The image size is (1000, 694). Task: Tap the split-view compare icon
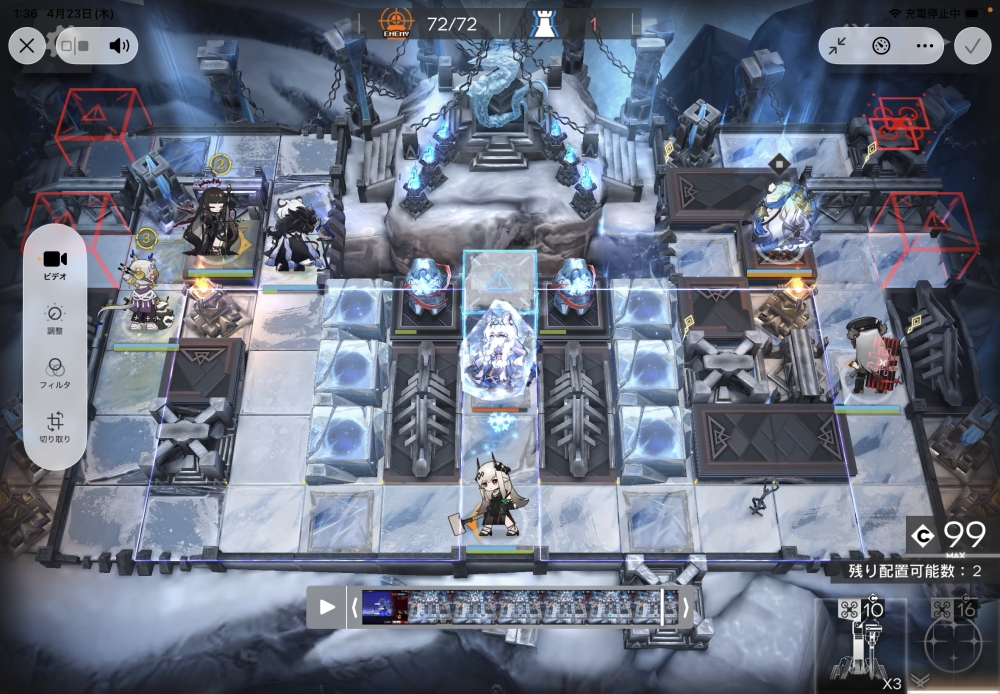pos(75,45)
